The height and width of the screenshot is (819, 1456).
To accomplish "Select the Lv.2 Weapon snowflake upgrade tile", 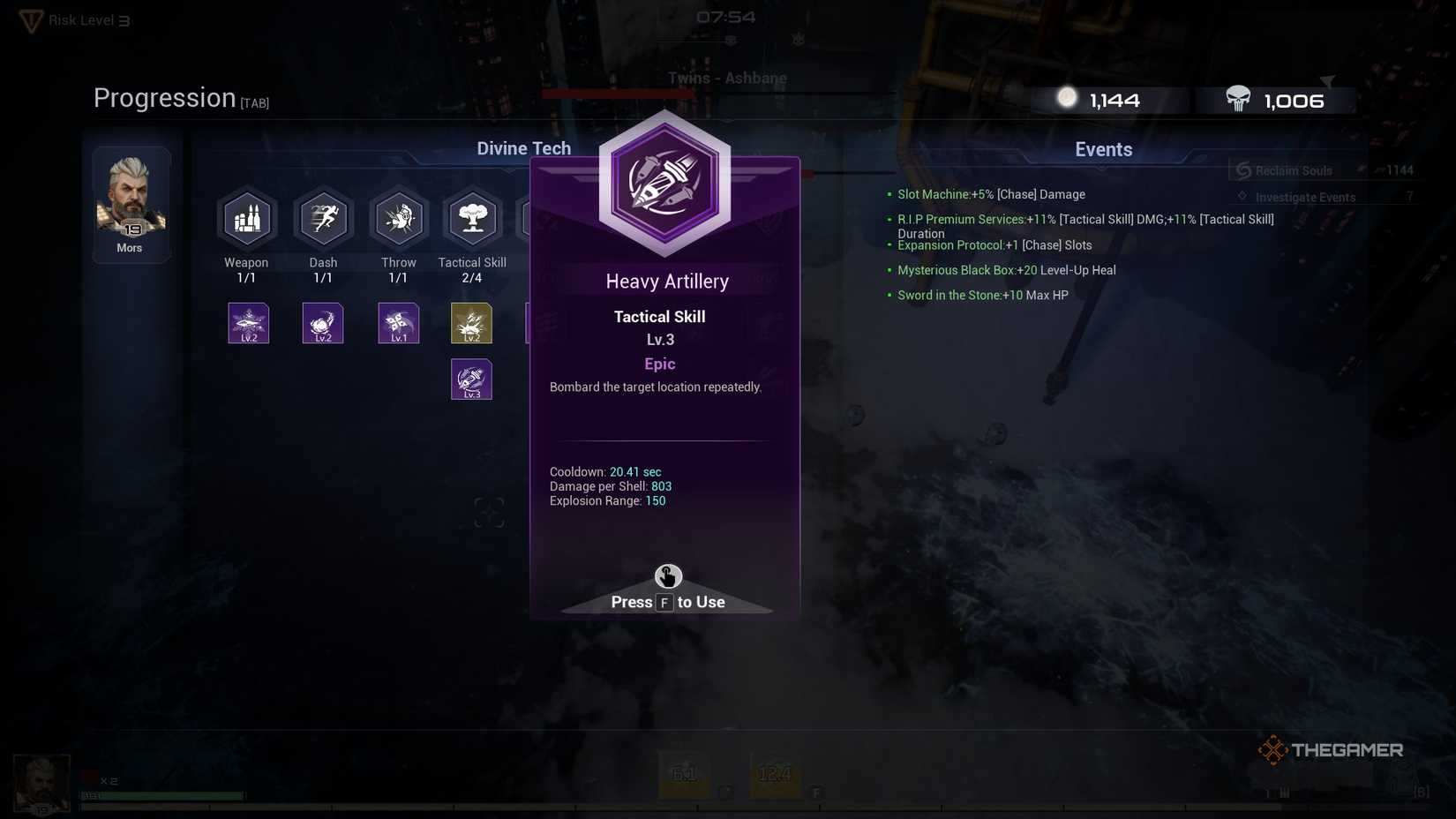I will [248, 323].
